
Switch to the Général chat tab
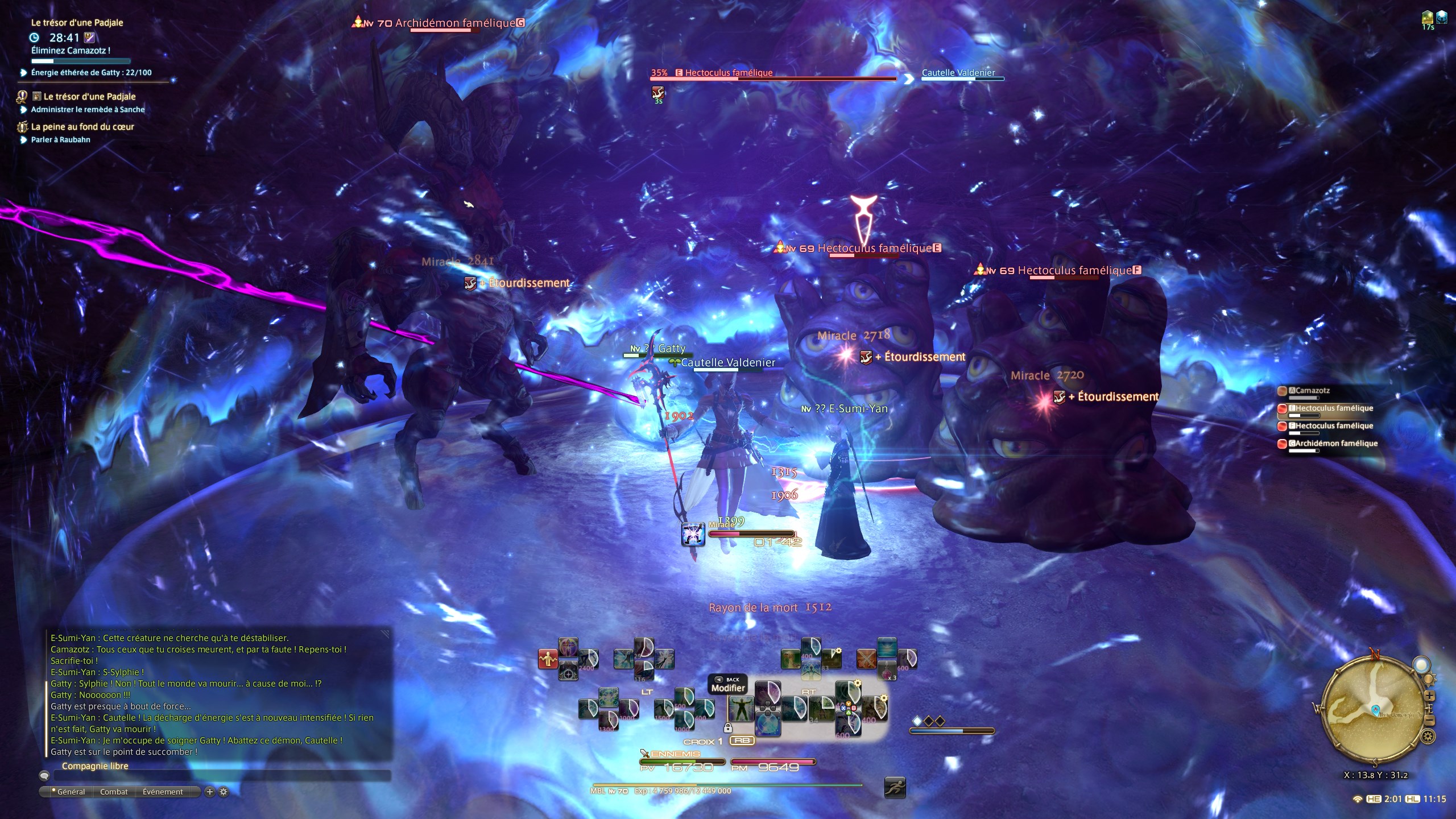point(71,792)
